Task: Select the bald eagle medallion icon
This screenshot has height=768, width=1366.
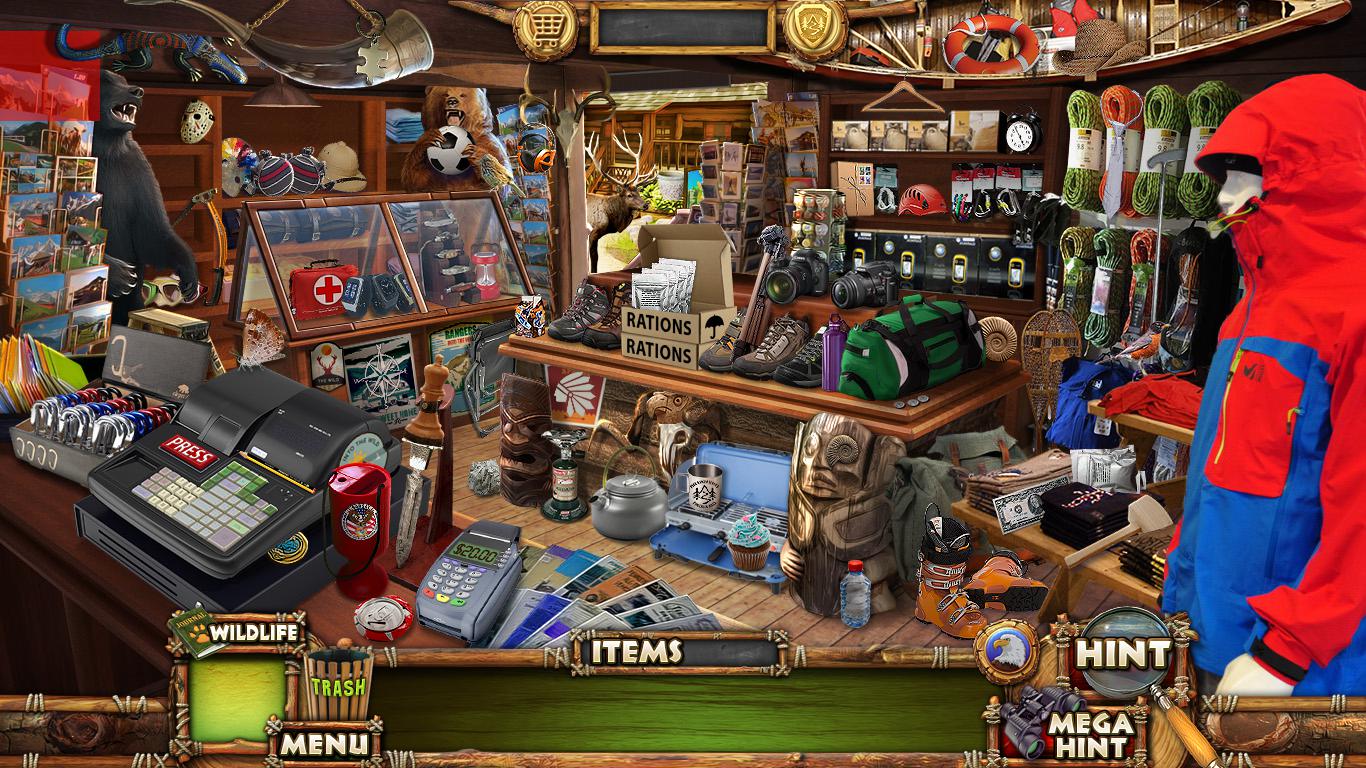Action: (1004, 653)
